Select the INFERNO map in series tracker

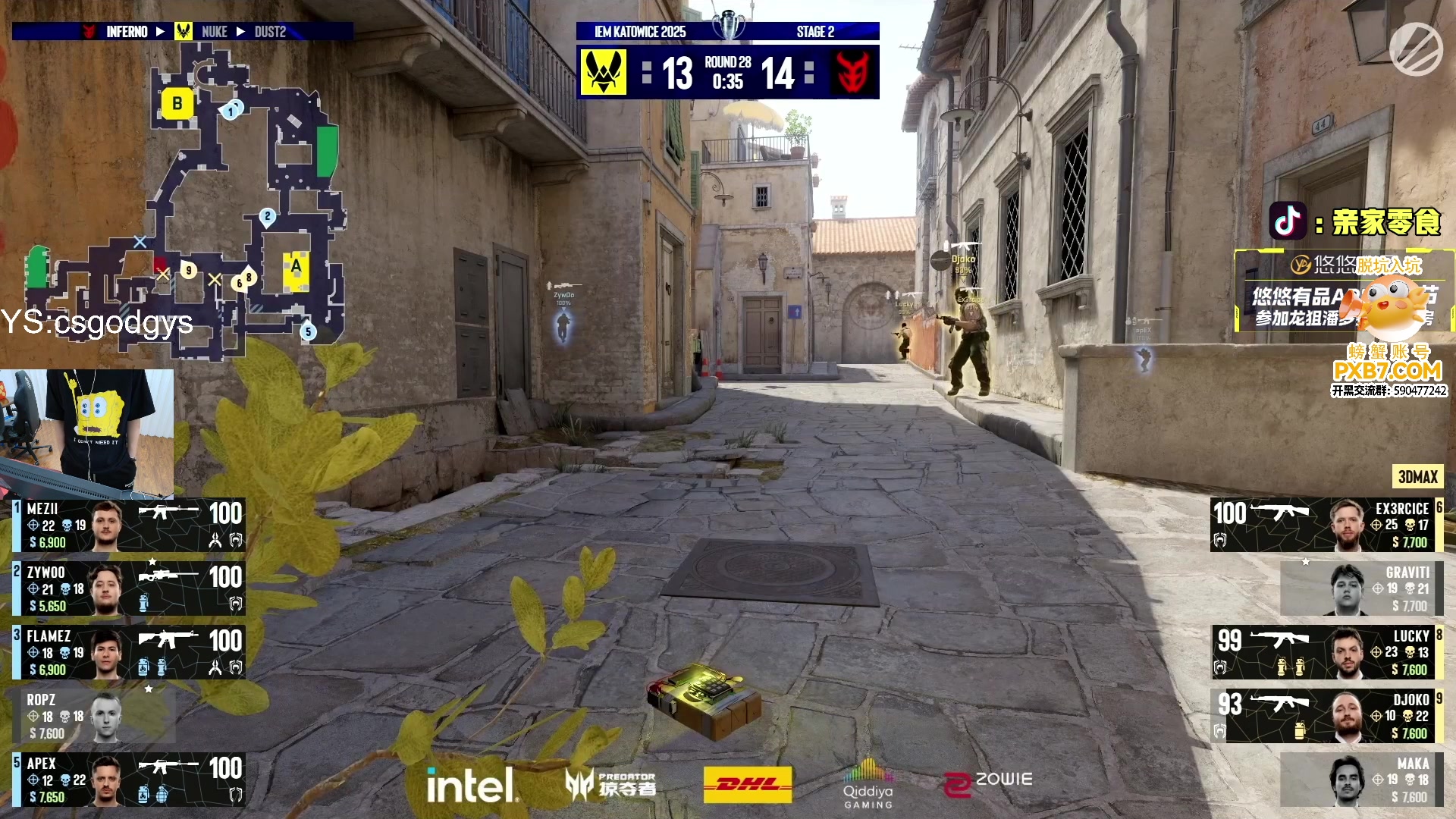tap(127, 32)
